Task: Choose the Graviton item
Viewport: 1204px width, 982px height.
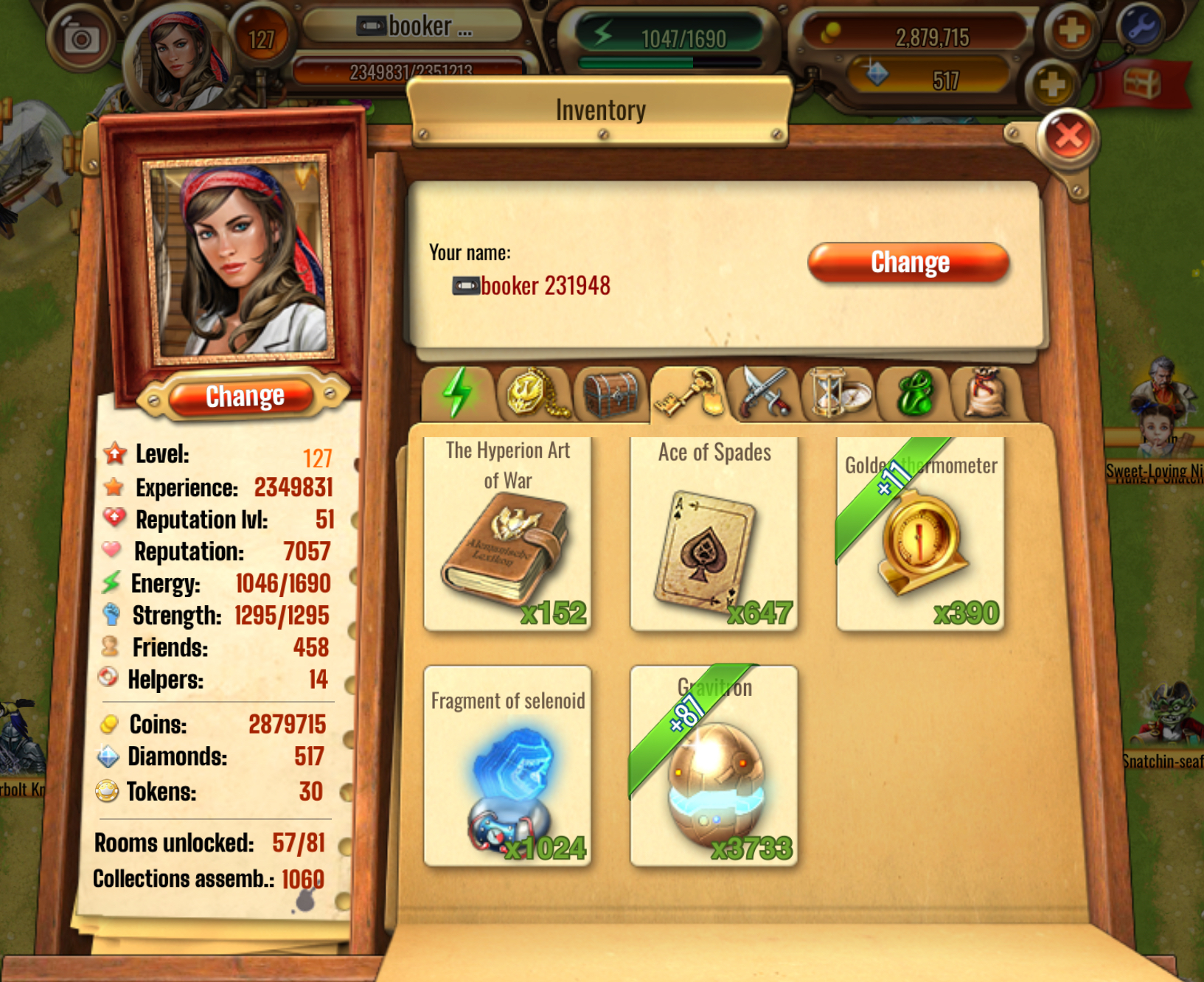Action: point(714,765)
